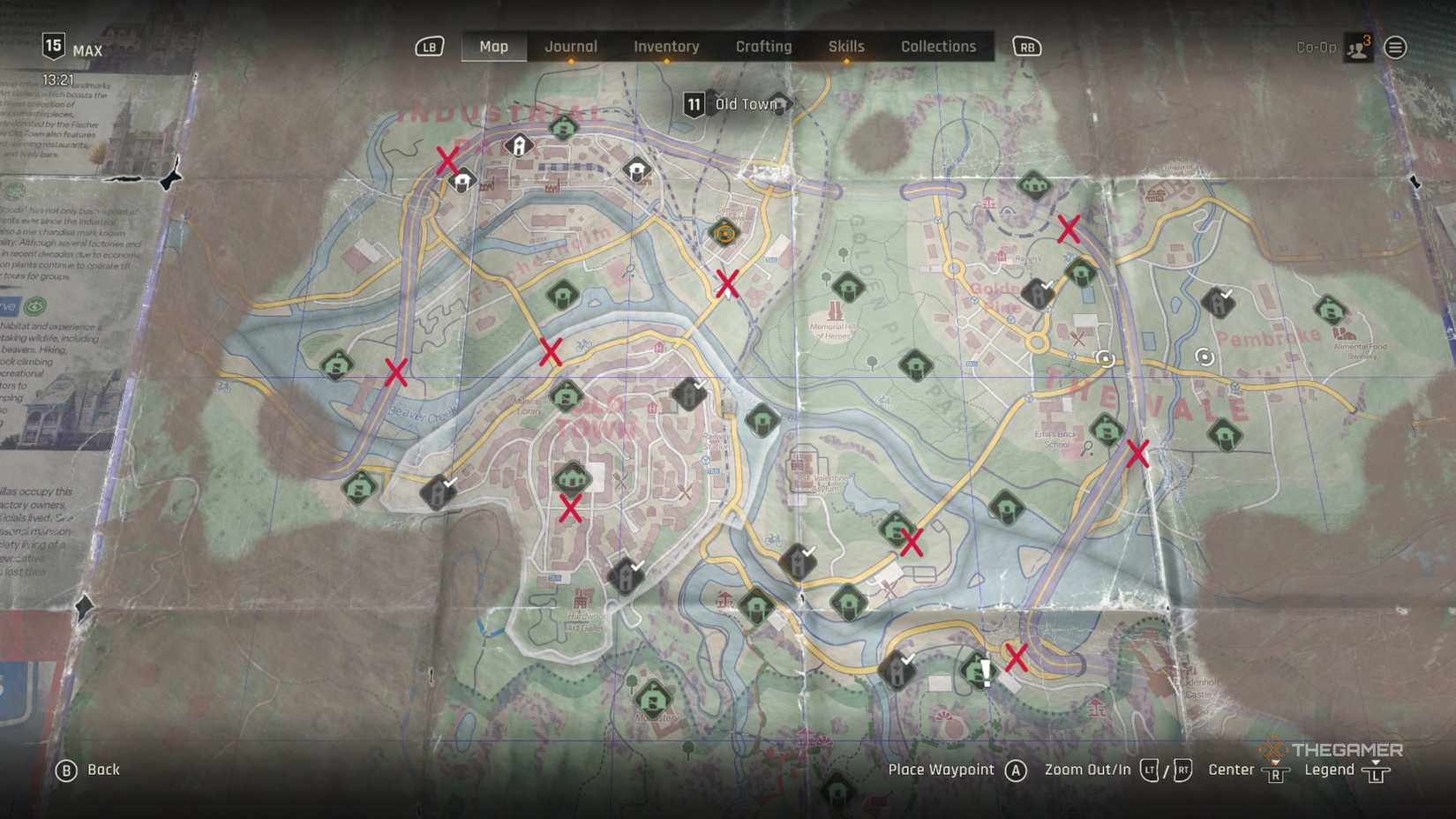
Task: Click the red X marker inside Old Town
Action: [570, 509]
